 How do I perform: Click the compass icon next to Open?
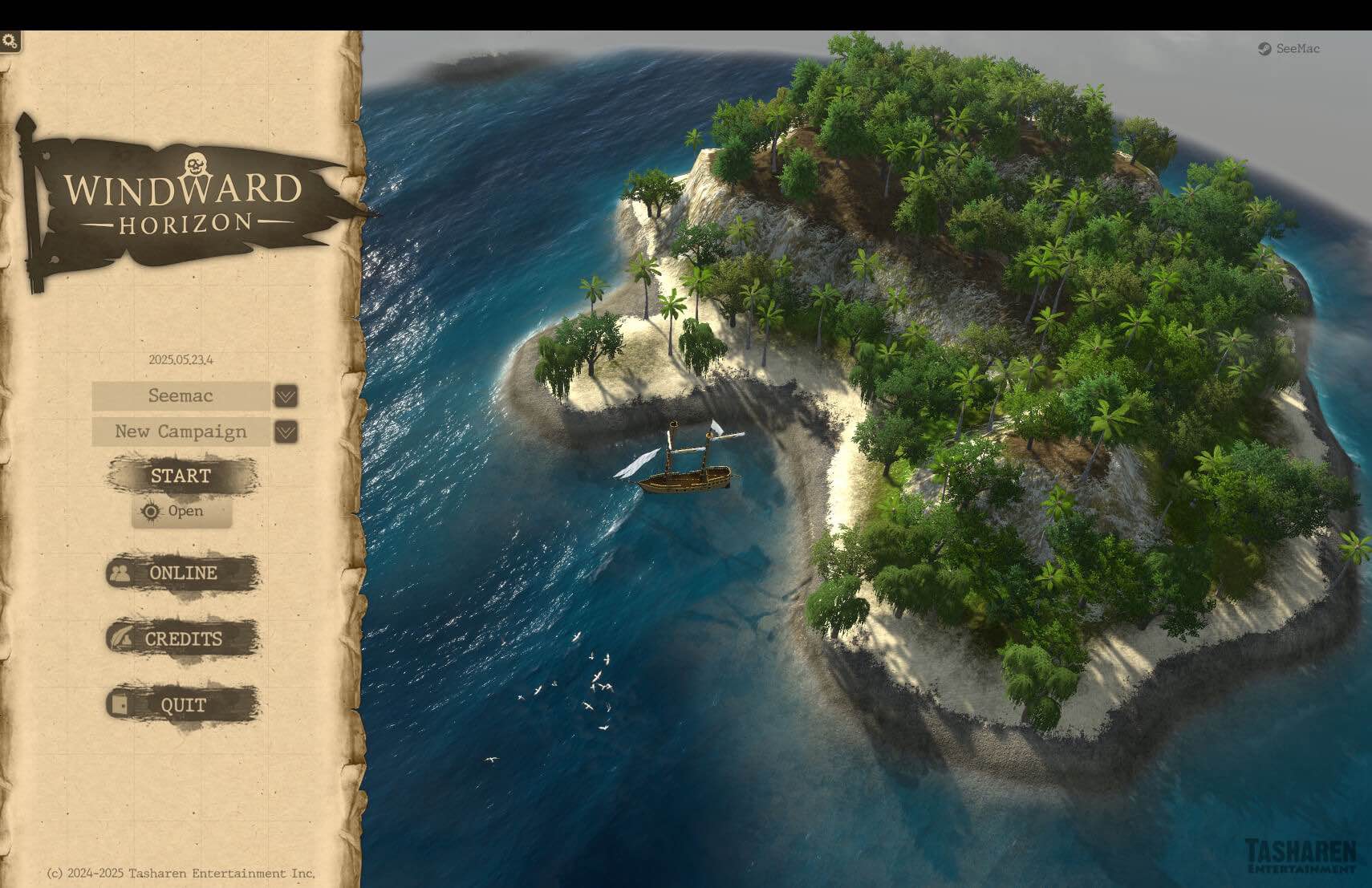click(150, 511)
